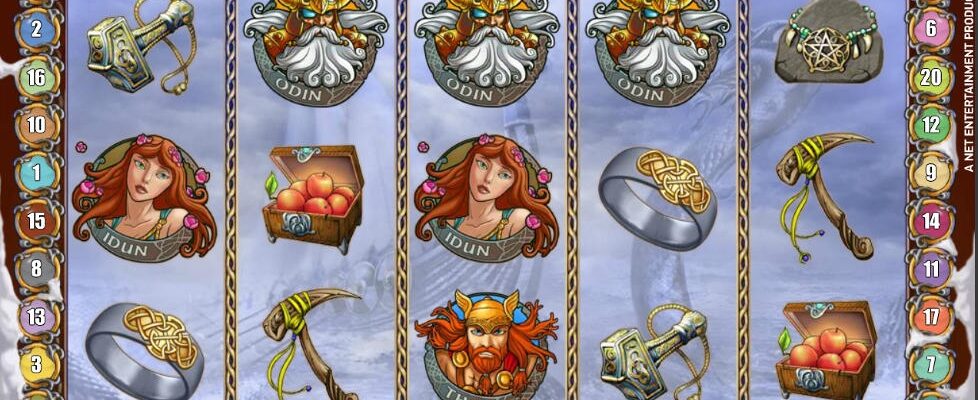Click the payline 10 indicator
The width and height of the screenshot is (978, 400).
coord(37,125)
